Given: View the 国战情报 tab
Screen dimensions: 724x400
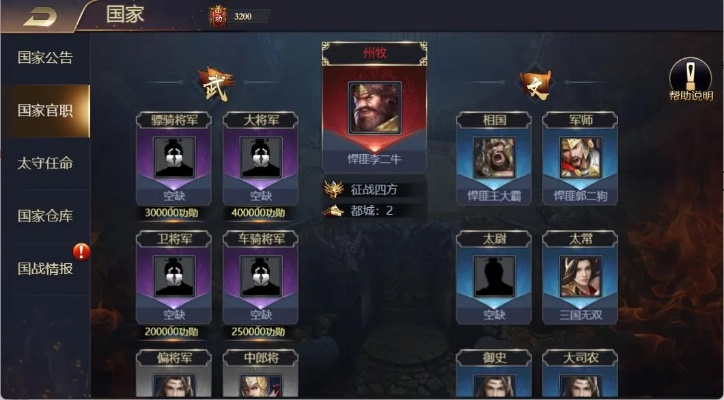Looking at the screenshot, I should point(45,268).
